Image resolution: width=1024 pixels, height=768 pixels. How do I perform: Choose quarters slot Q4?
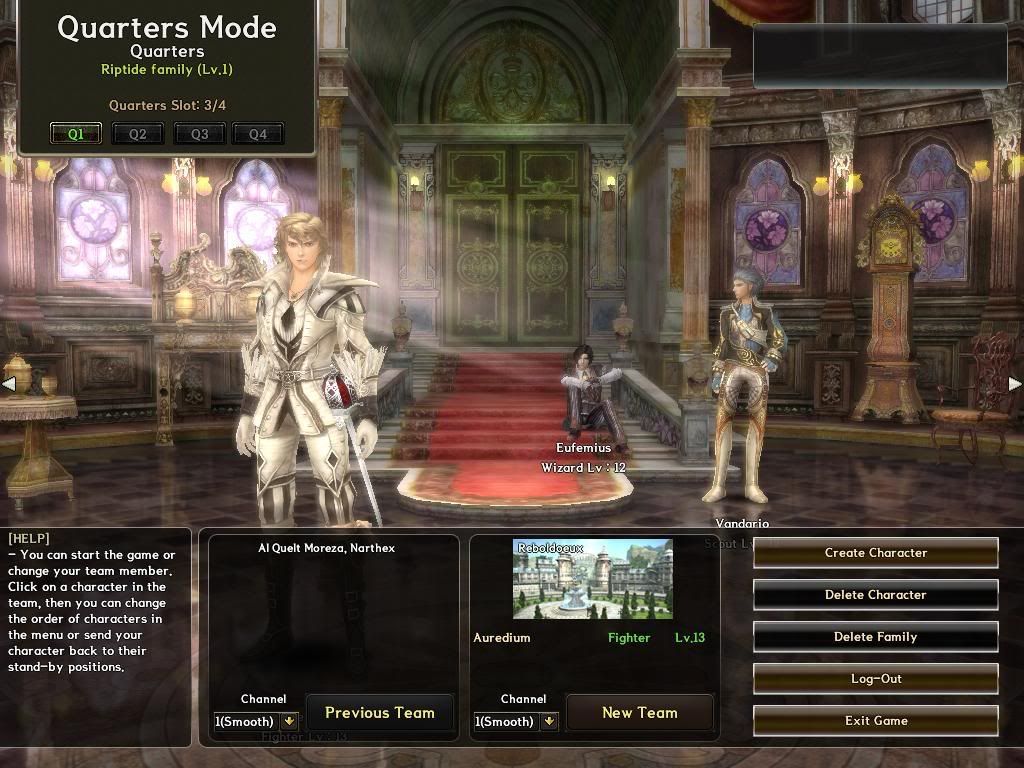coord(258,134)
